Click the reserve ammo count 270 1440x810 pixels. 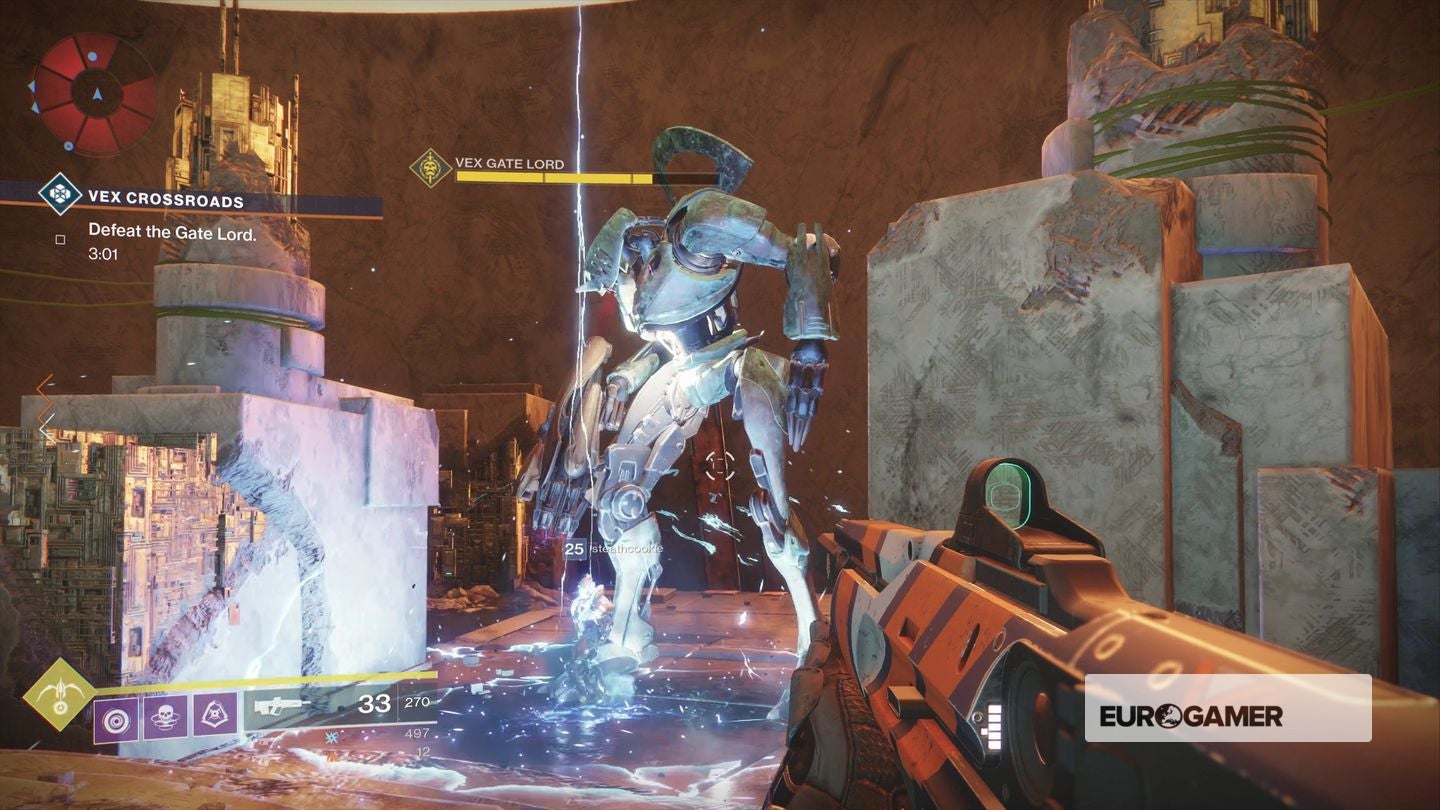(x=419, y=700)
